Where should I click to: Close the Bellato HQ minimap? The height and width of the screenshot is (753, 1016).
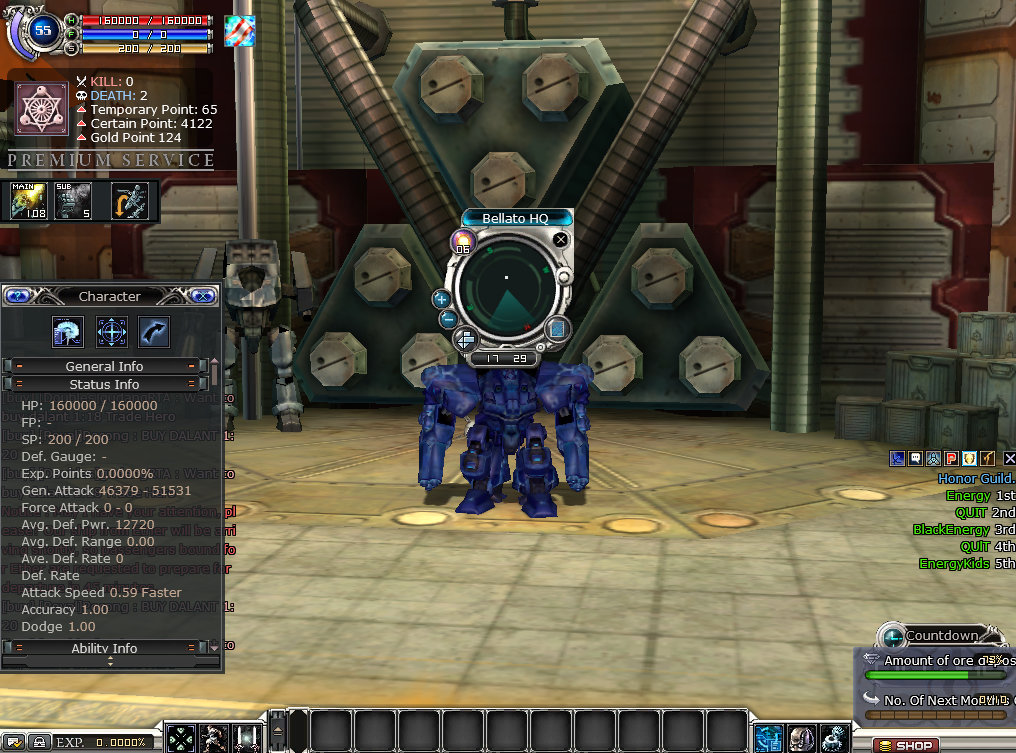(561, 240)
